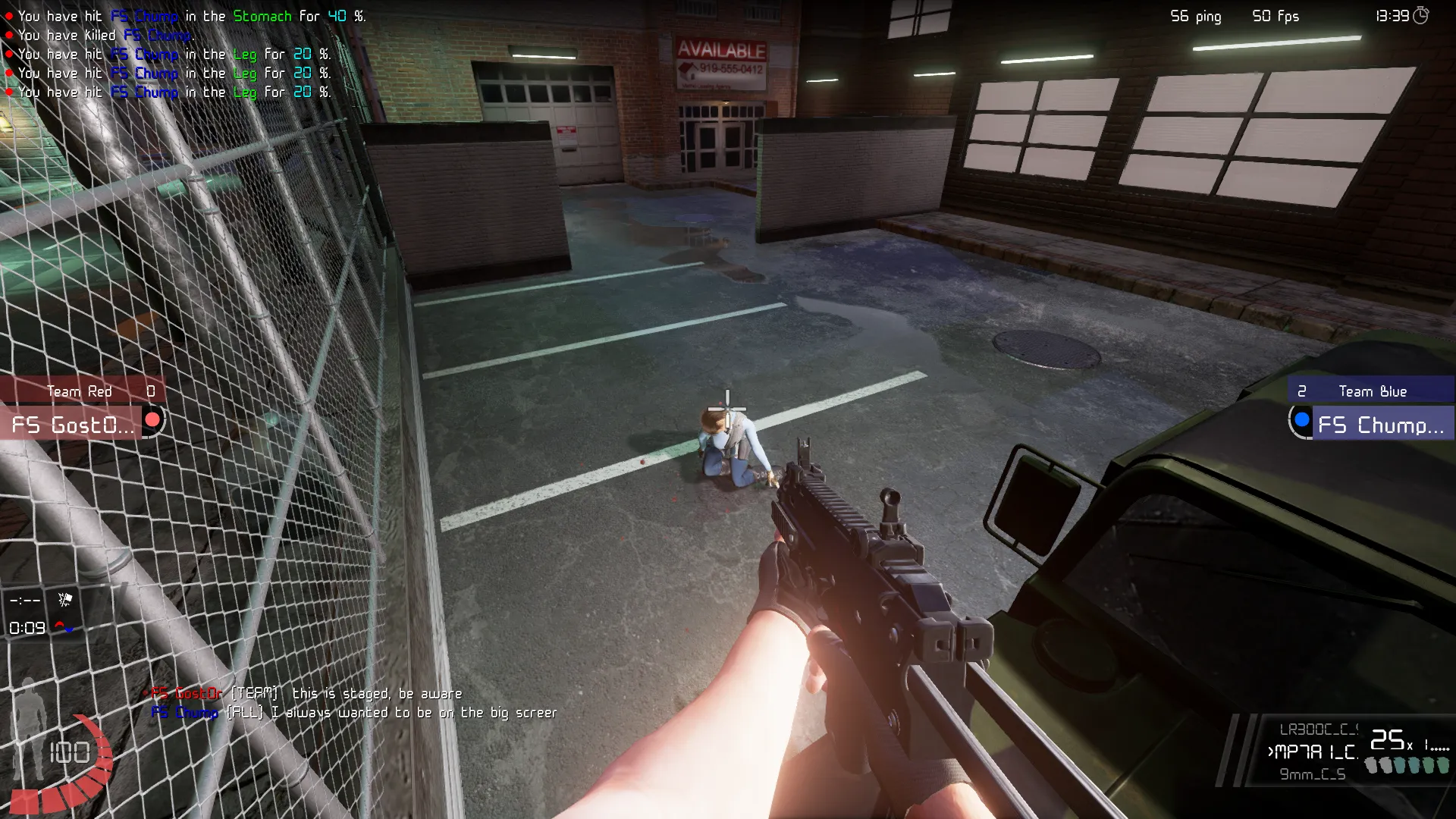The height and width of the screenshot is (819, 1456).
Task: Select FS GostO player entry on Team Red
Action: (74, 425)
